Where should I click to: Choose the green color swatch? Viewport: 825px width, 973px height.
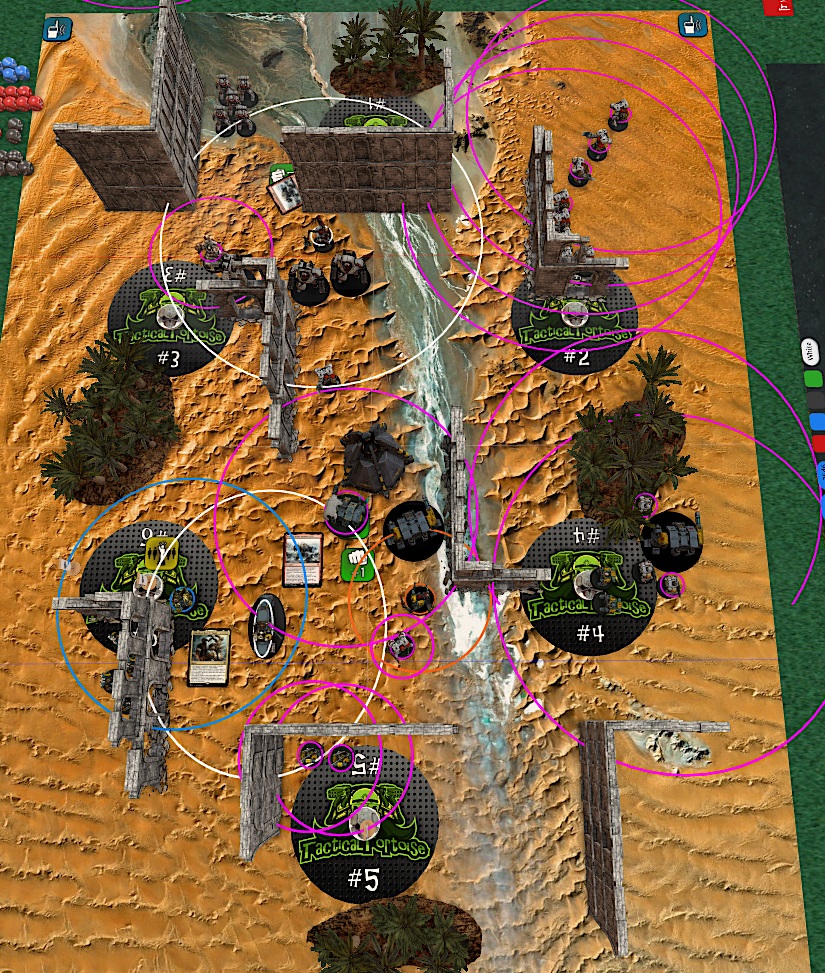(813, 379)
